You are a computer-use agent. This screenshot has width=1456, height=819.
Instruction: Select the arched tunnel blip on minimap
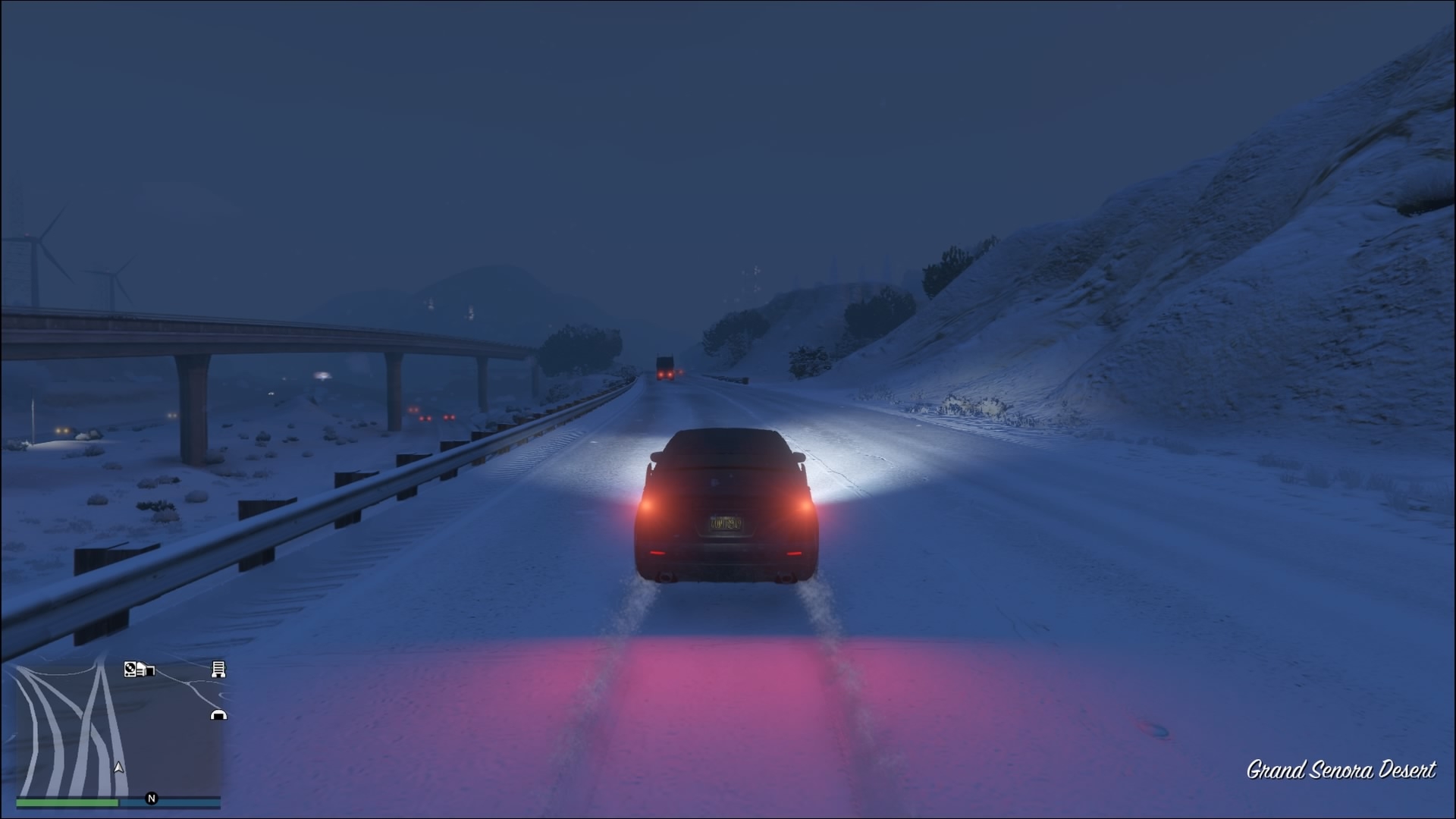point(218,714)
